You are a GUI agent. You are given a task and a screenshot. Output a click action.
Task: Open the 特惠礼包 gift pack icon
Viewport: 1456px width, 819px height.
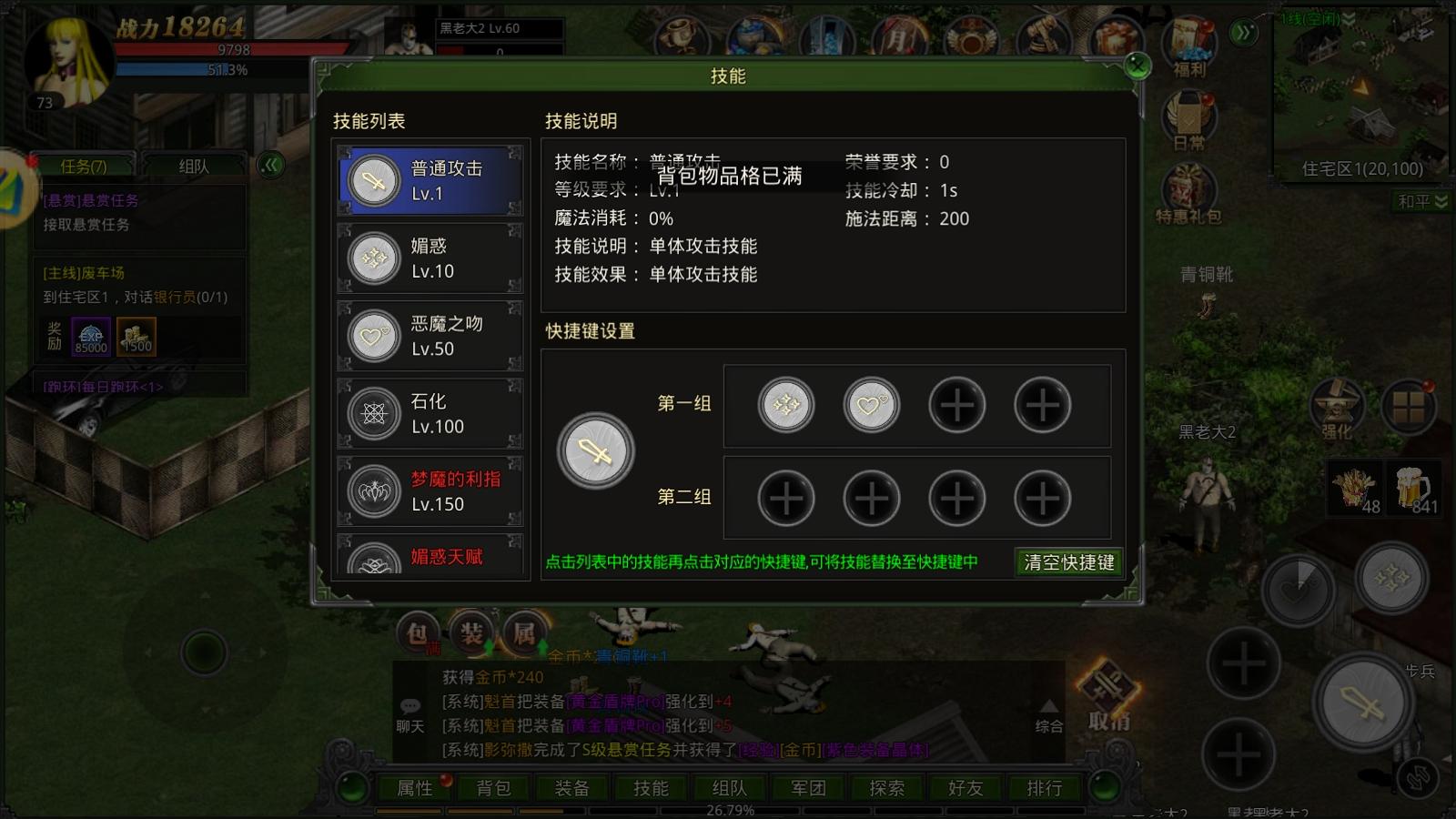(x=1189, y=187)
